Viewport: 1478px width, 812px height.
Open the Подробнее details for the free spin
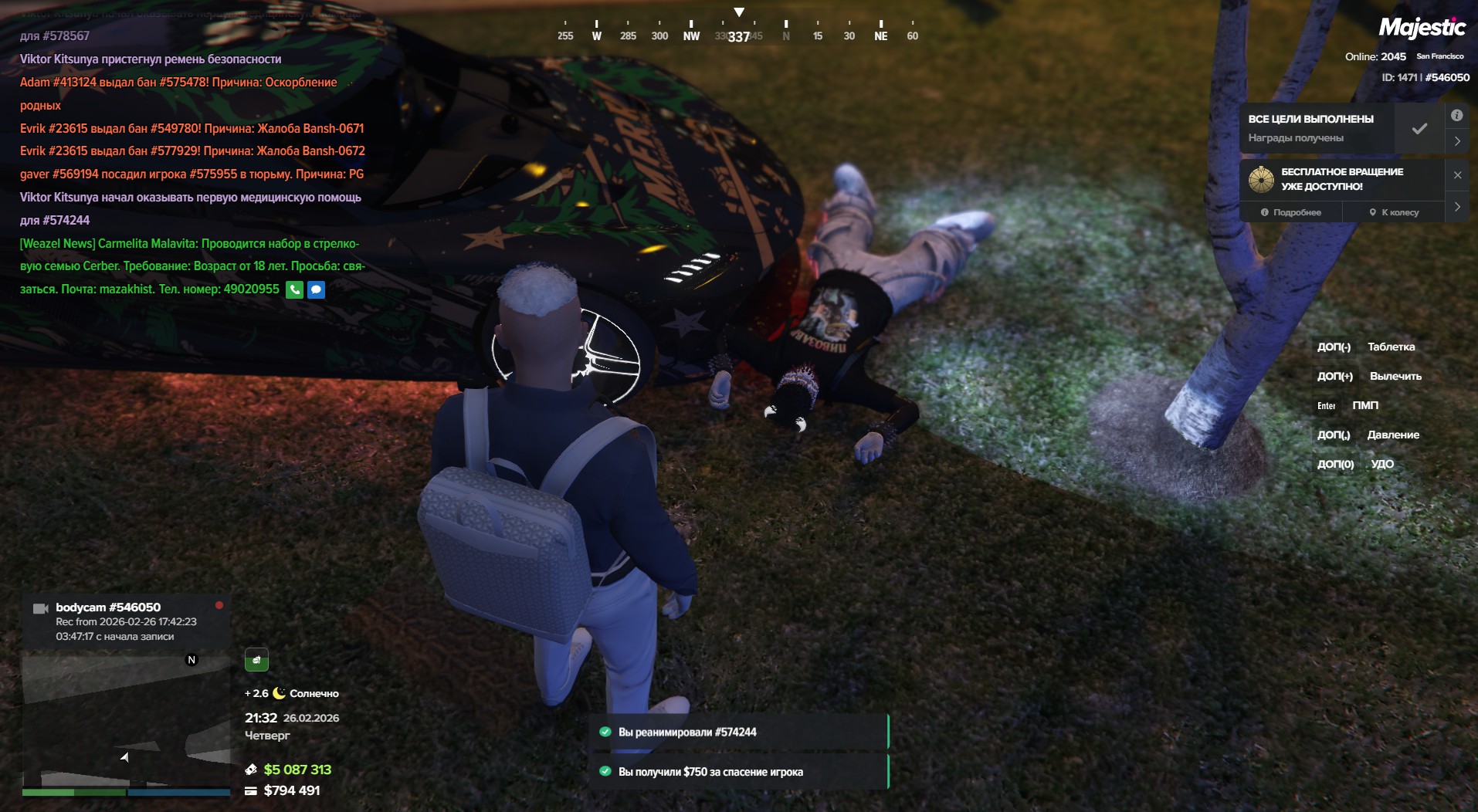point(1290,212)
